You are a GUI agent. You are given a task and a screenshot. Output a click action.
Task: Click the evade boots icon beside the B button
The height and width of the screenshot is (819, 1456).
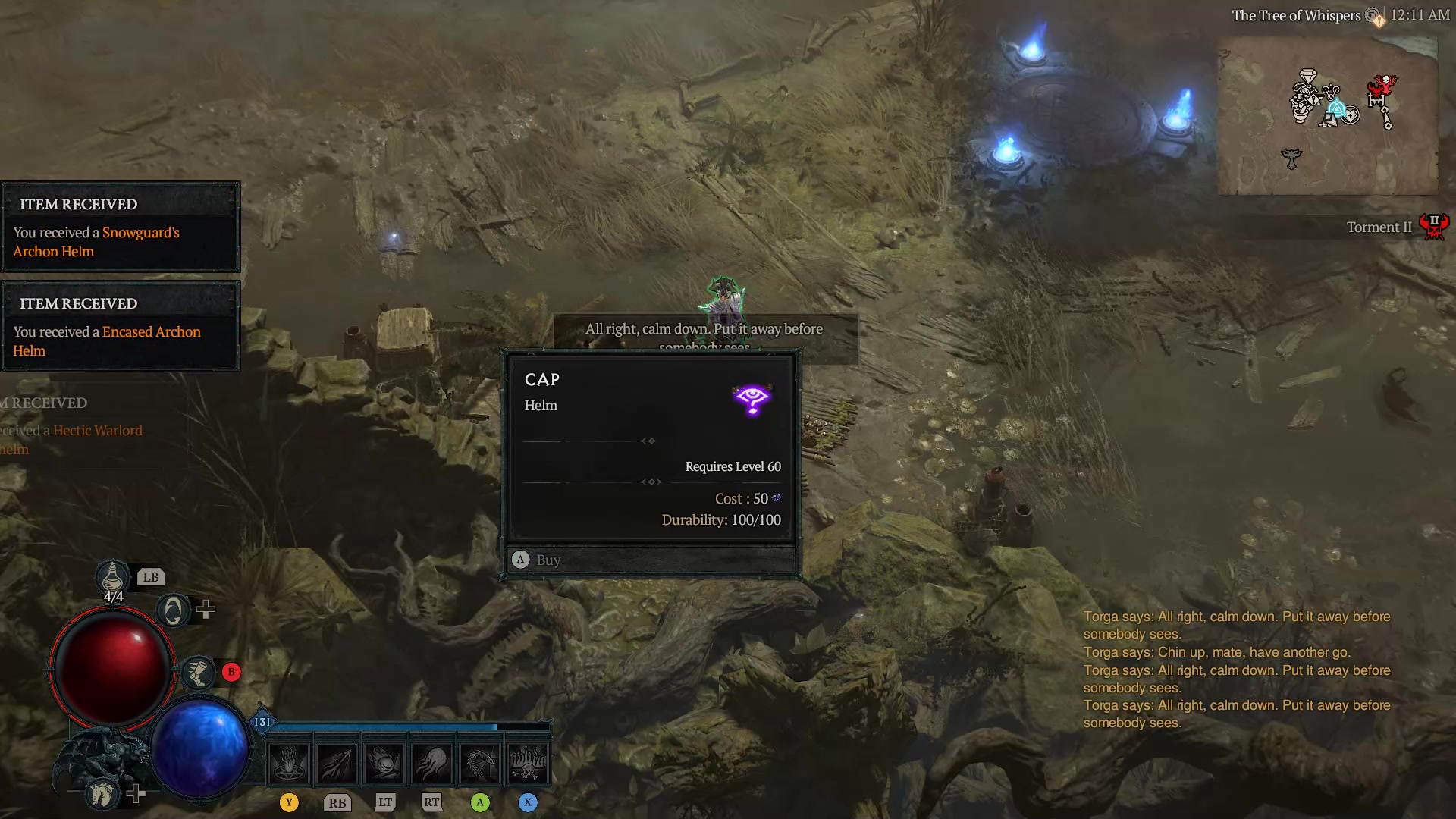199,672
